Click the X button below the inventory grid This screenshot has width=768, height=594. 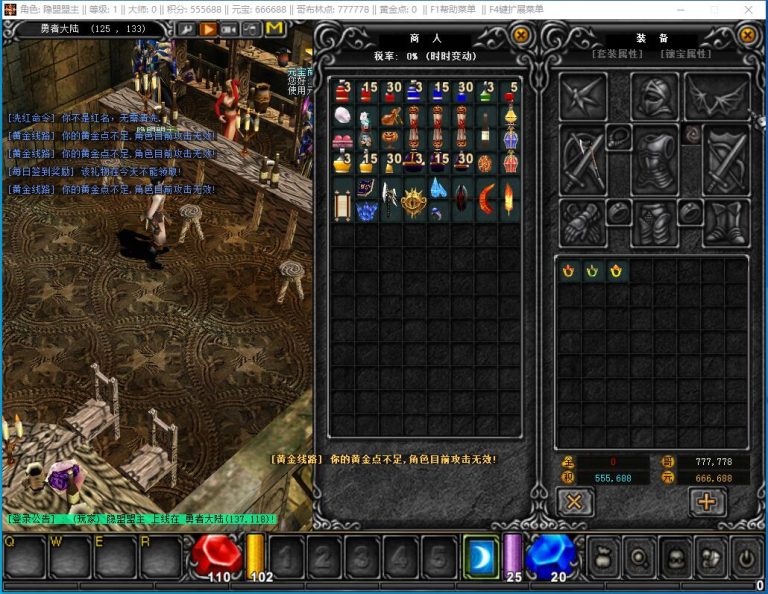click(574, 502)
